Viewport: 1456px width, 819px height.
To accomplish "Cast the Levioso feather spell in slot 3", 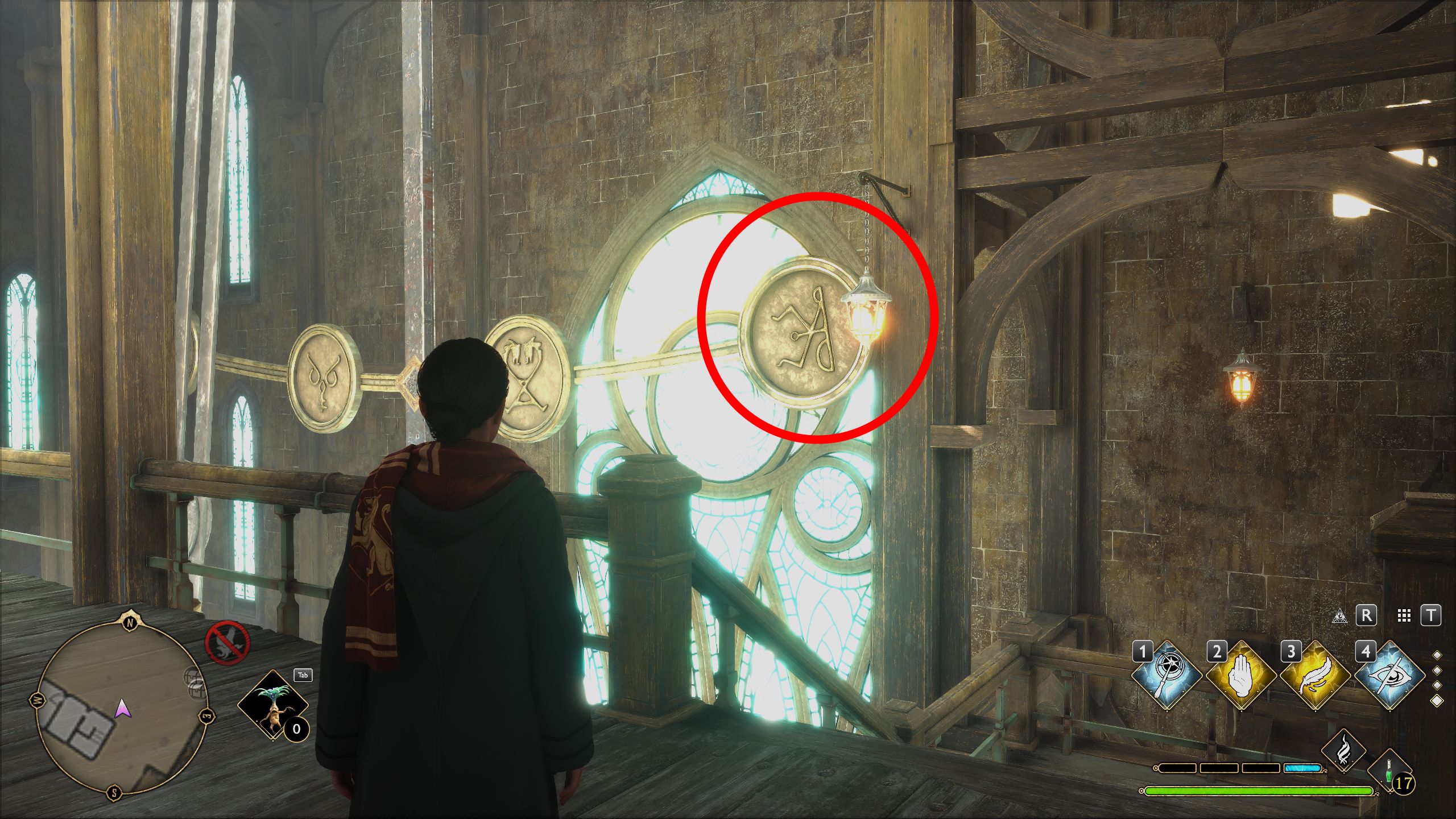I will click(x=1315, y=674).
